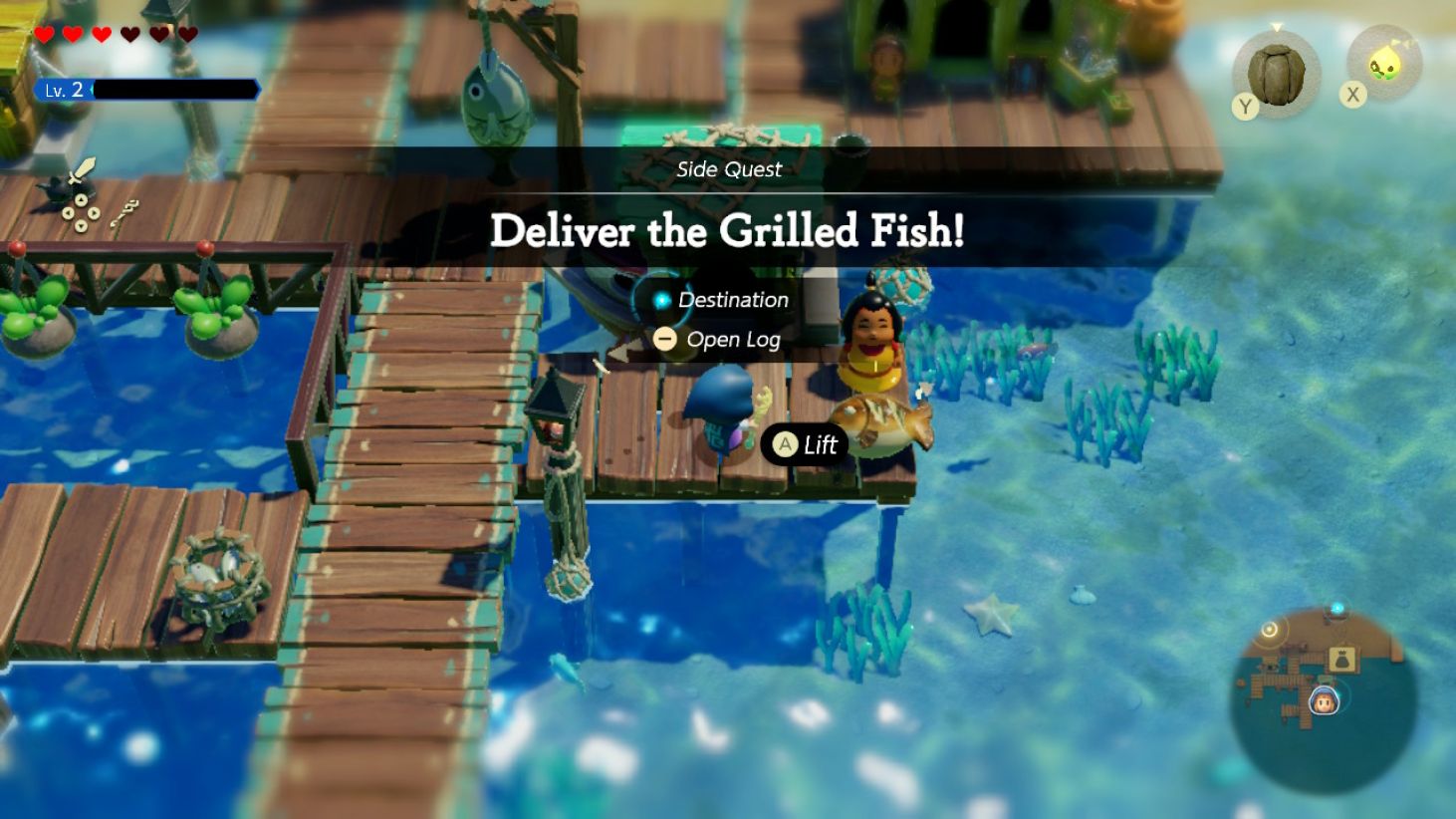This screenshot has height=819, width=1456.
Task: Click the first red heart in the health meter
Action: pyautogui.click(x=44, y=33)
